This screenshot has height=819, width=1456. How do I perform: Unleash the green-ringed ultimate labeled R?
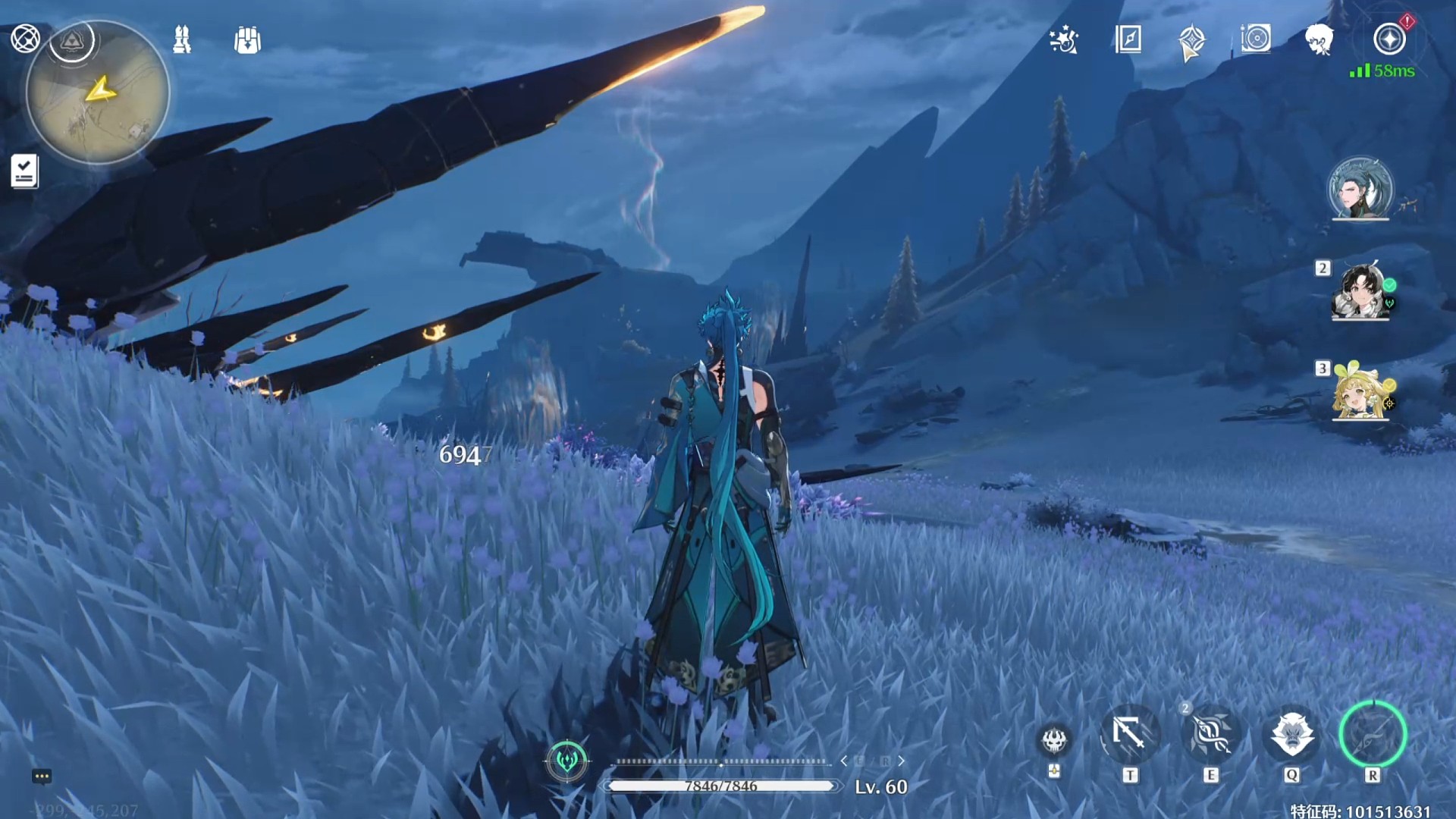pos(1373,734)
